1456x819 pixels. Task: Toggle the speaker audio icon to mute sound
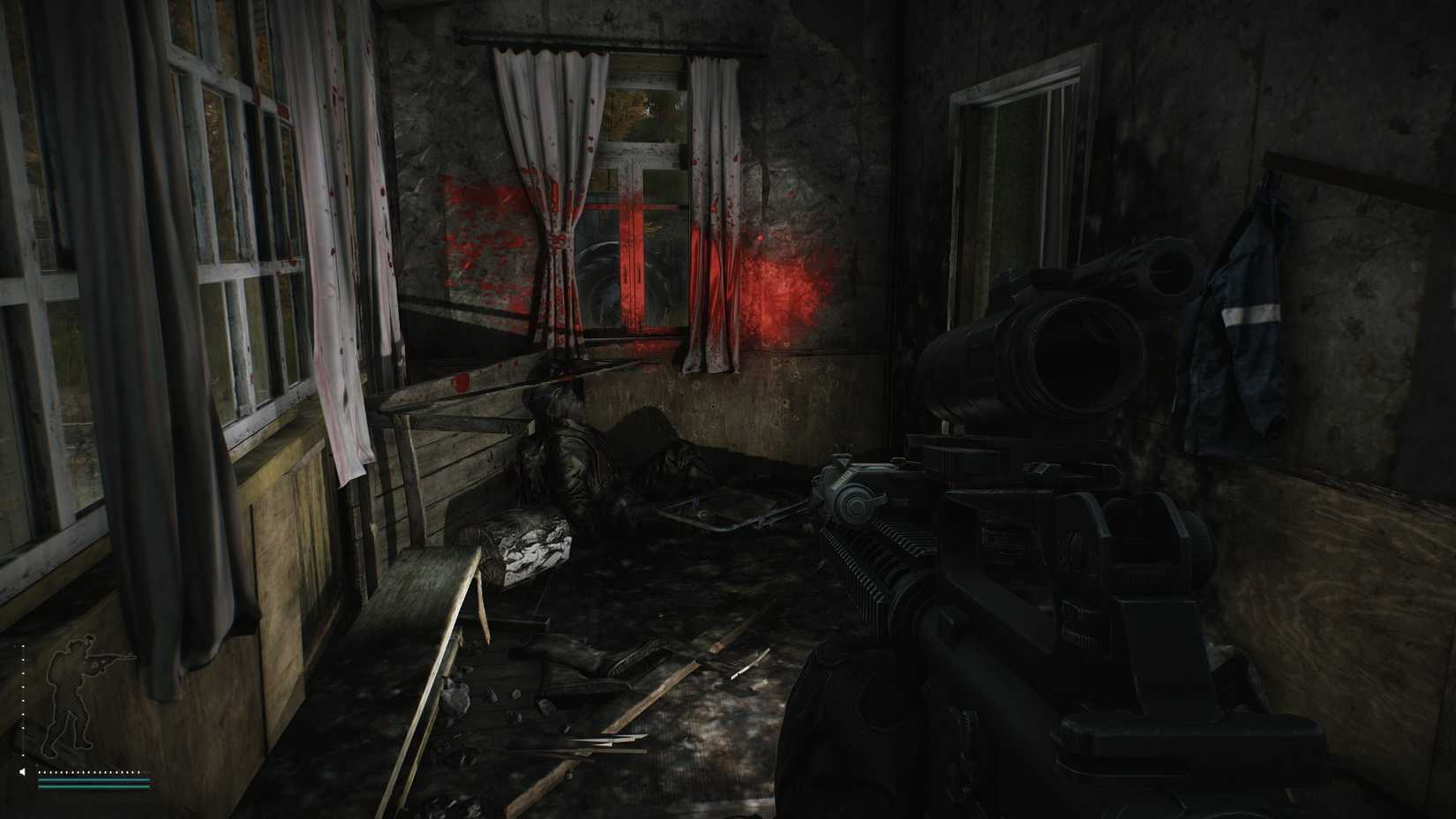(23, 771)
